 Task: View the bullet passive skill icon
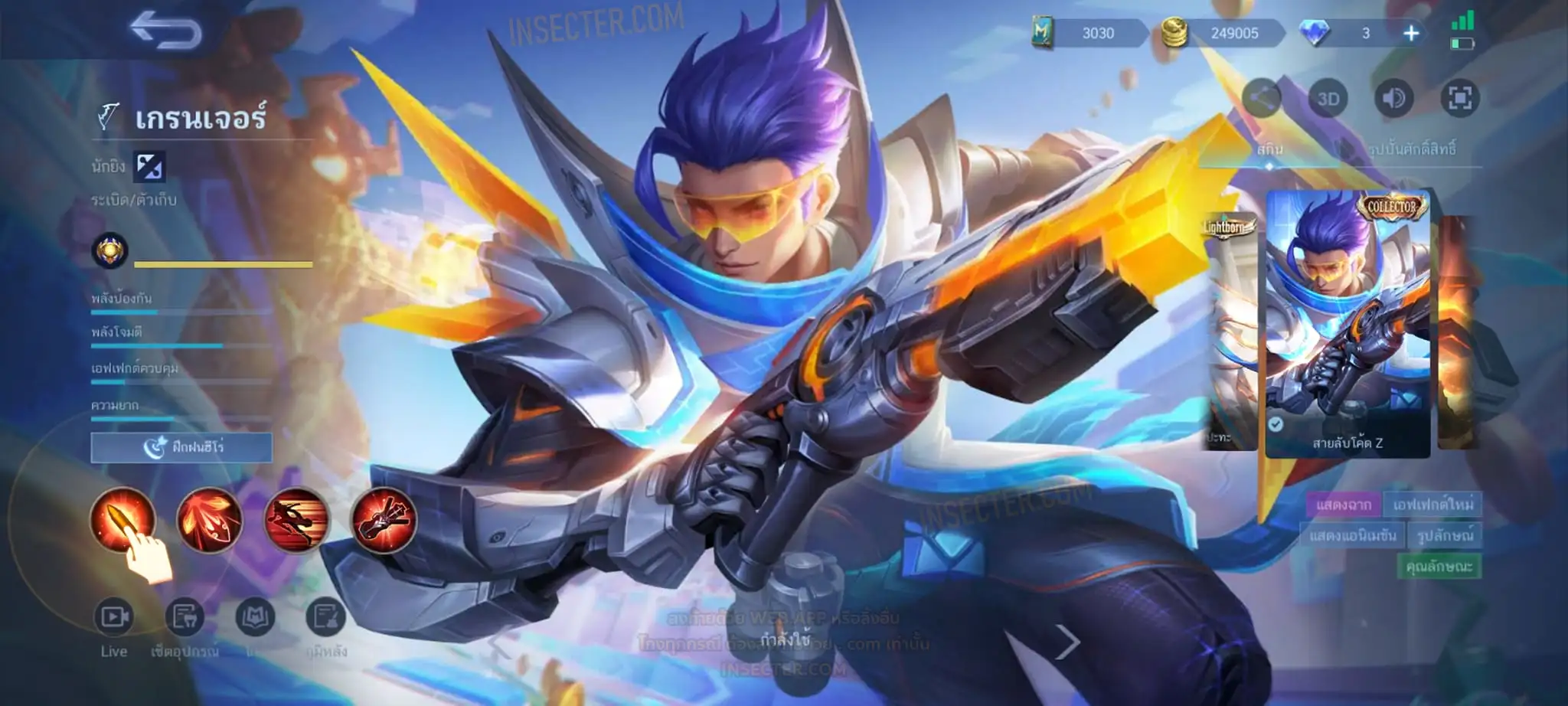tap(122, 519)
